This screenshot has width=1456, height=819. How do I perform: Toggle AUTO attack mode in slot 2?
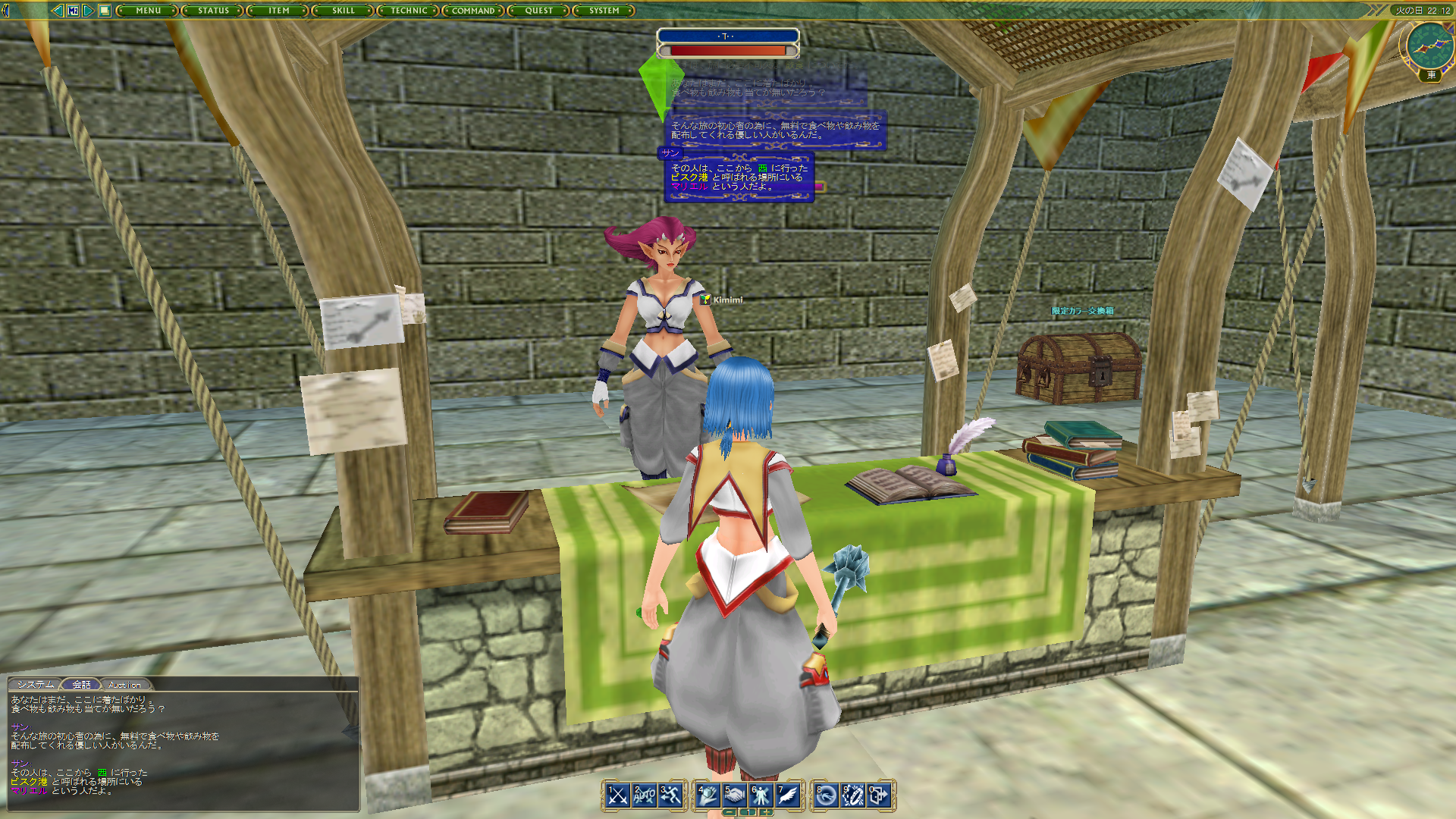point(74,11)
